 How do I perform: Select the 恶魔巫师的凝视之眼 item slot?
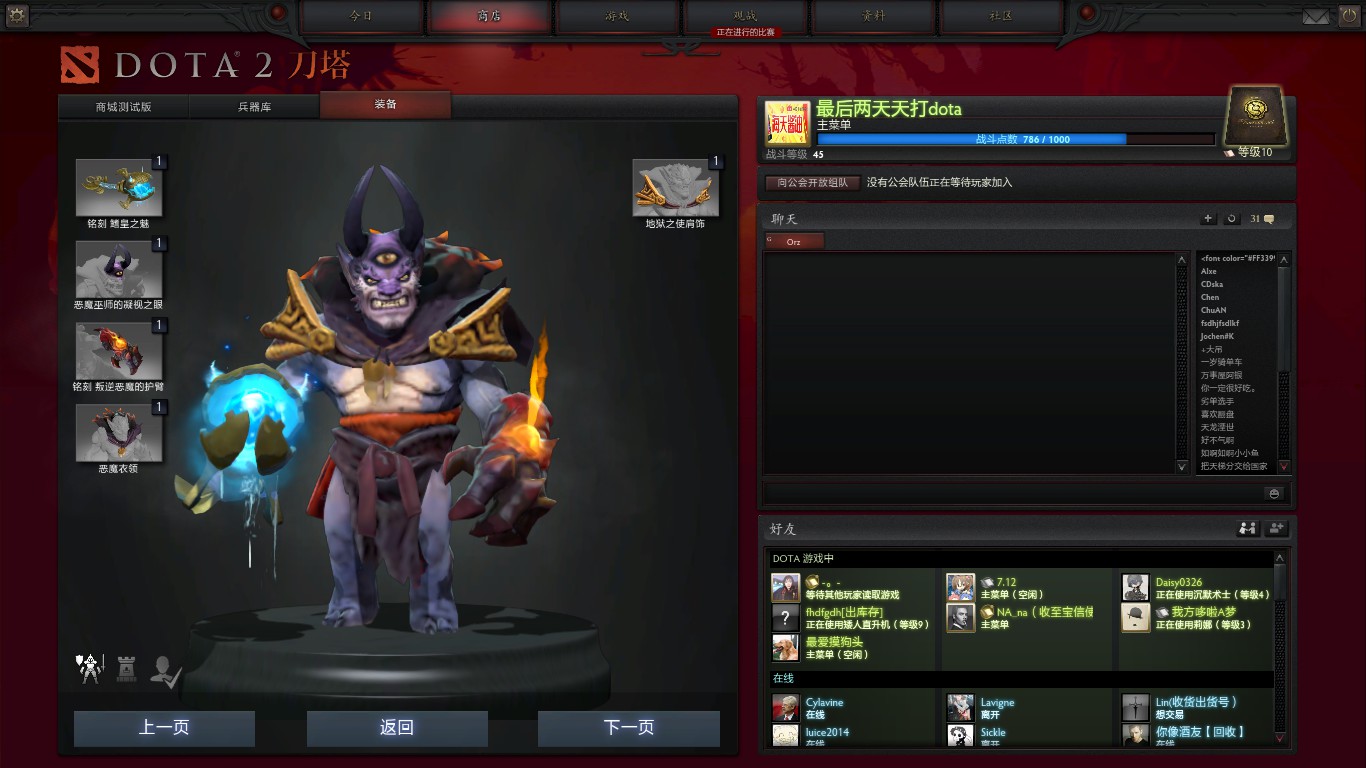(x=119, y=270)
